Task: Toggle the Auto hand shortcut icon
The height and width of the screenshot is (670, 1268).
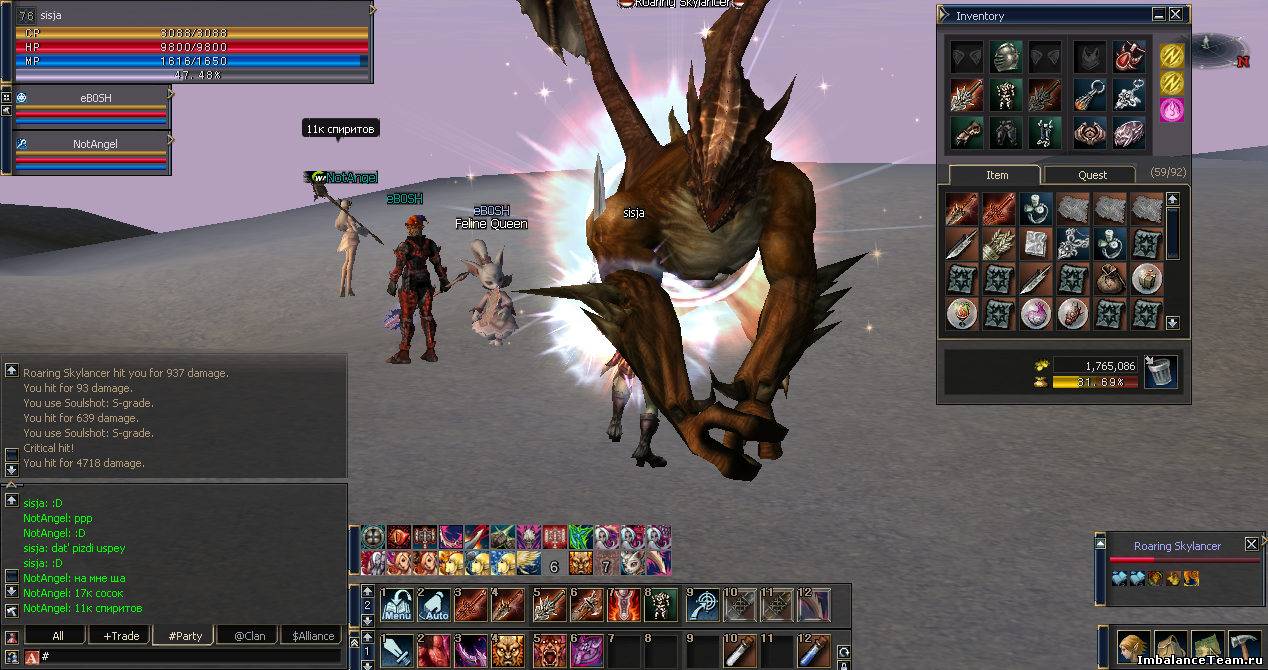Action: click(x=435, y=605)
